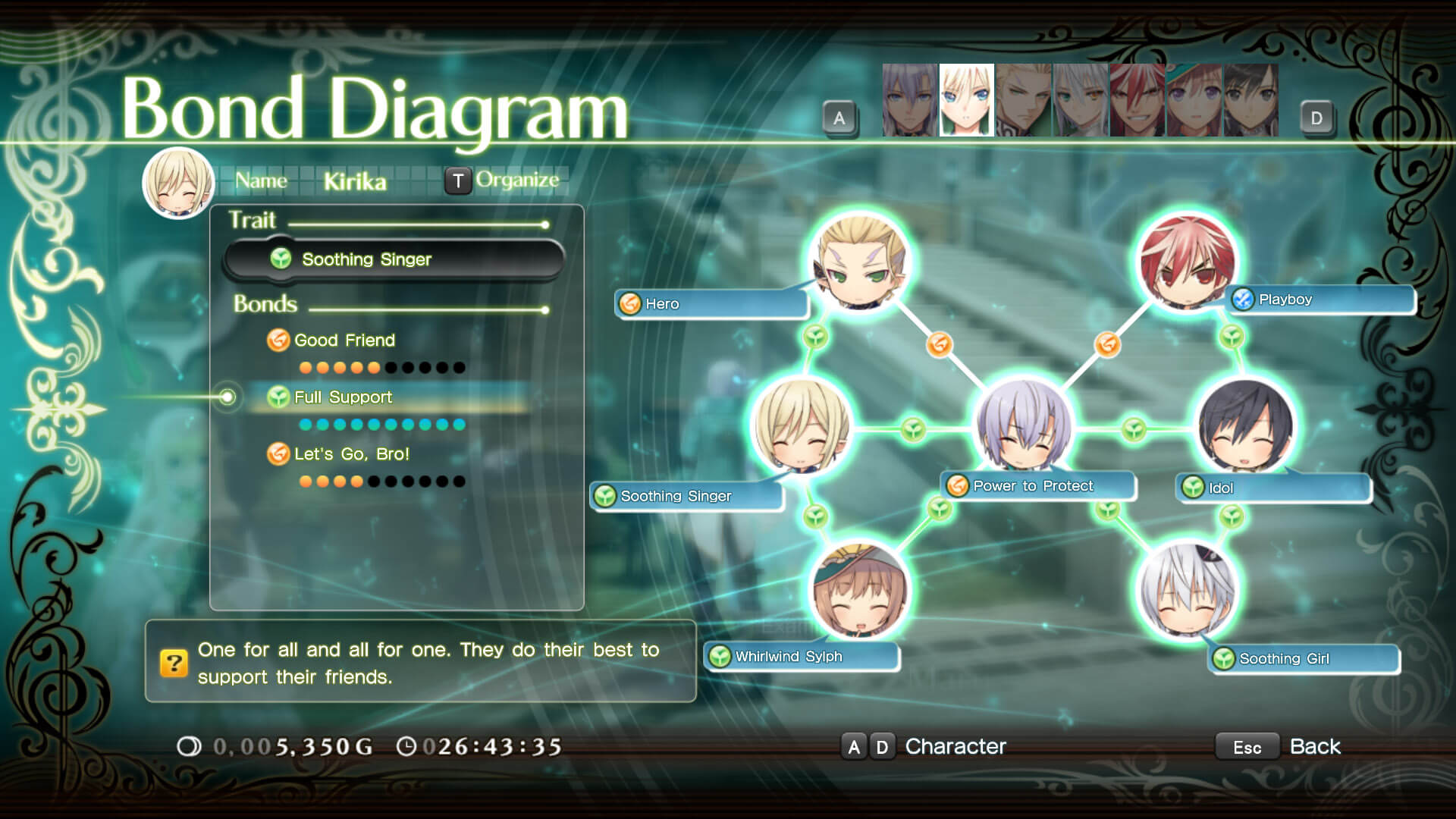Select Kirika's Soothing Singer trait bar
Viewport: 1456px width, 819px height.
tap(394, 259)
